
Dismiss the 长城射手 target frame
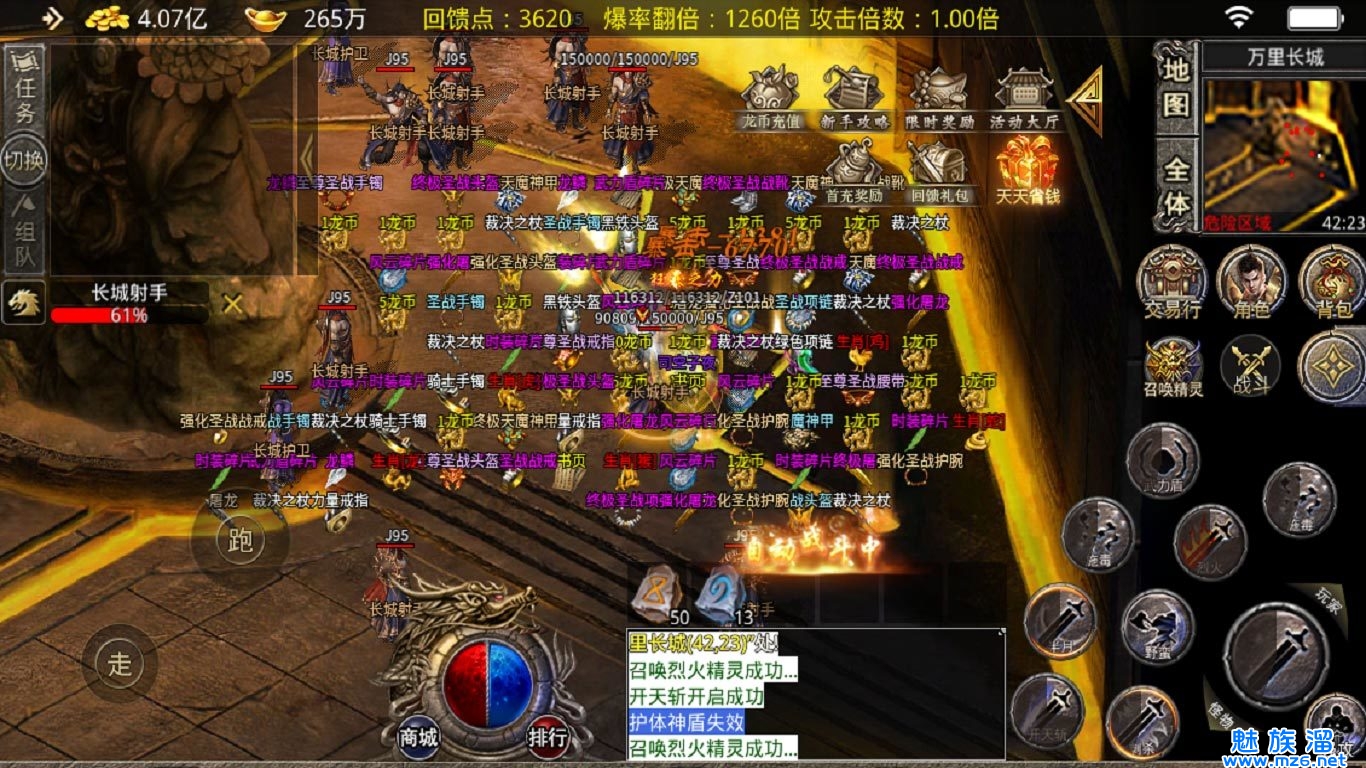tap(233, 304)
